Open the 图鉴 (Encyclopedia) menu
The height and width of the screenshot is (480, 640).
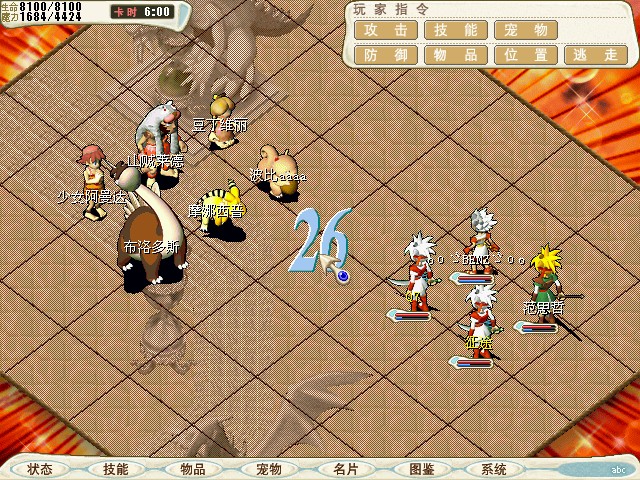(x=421, y=469)
